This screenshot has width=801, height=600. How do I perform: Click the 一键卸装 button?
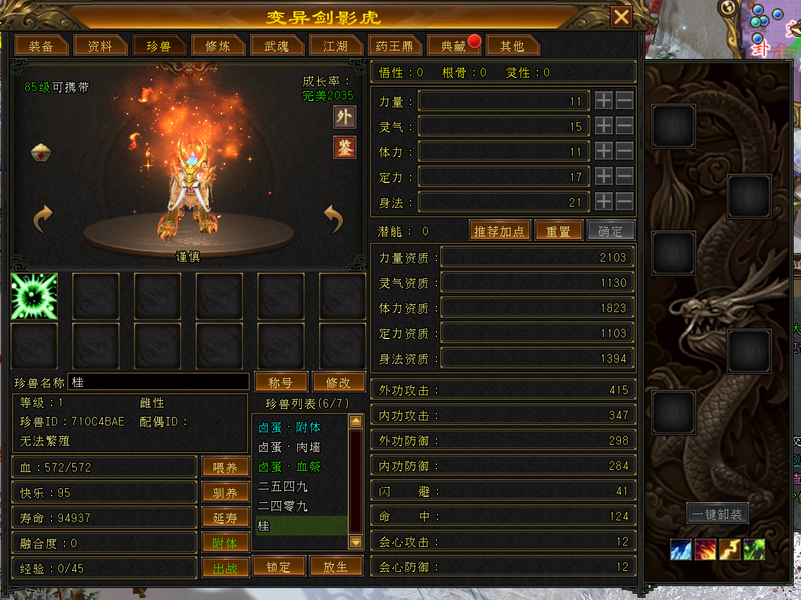pos(718,514)
